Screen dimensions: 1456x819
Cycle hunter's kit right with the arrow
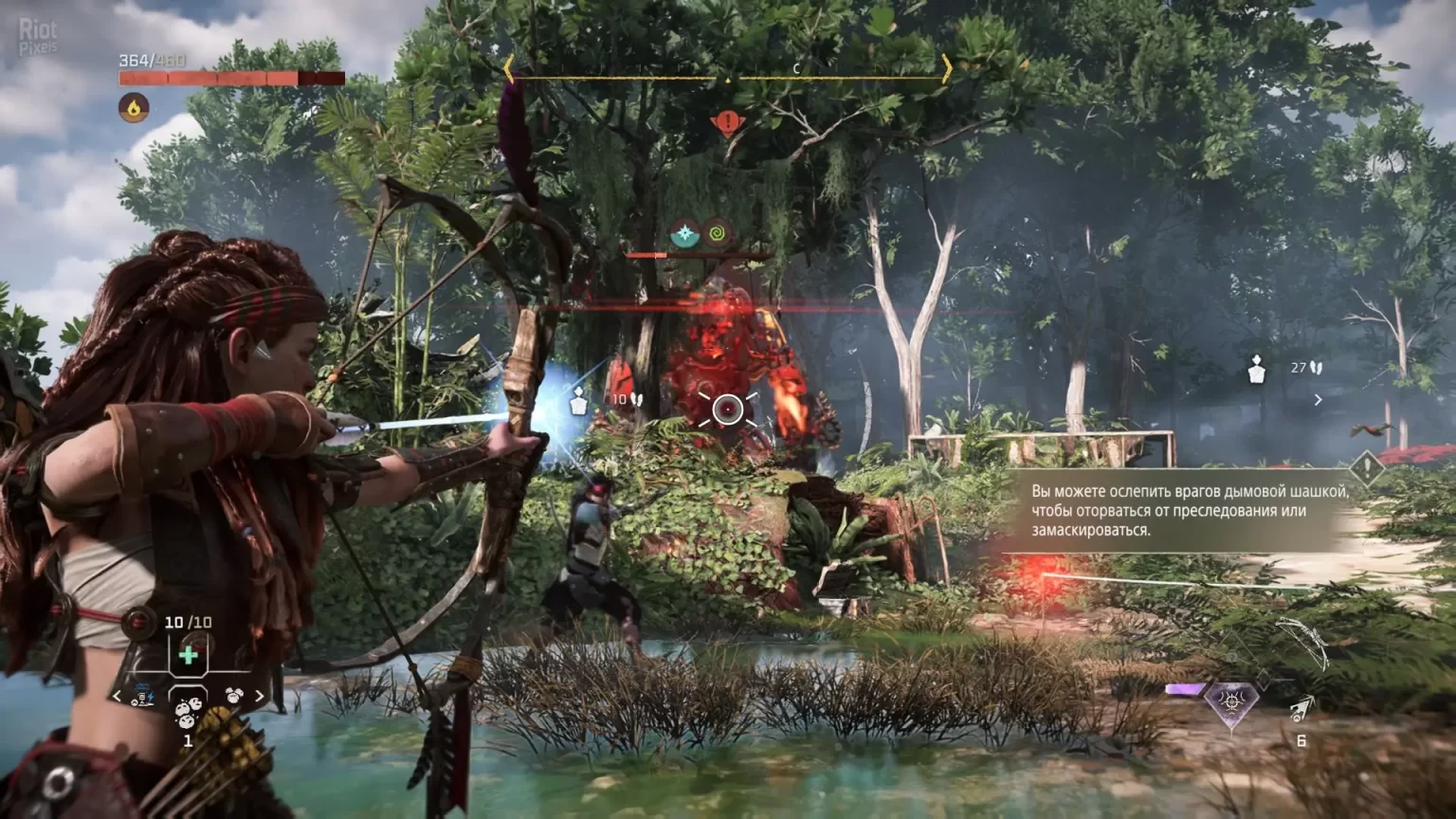(x=259, y=697)
